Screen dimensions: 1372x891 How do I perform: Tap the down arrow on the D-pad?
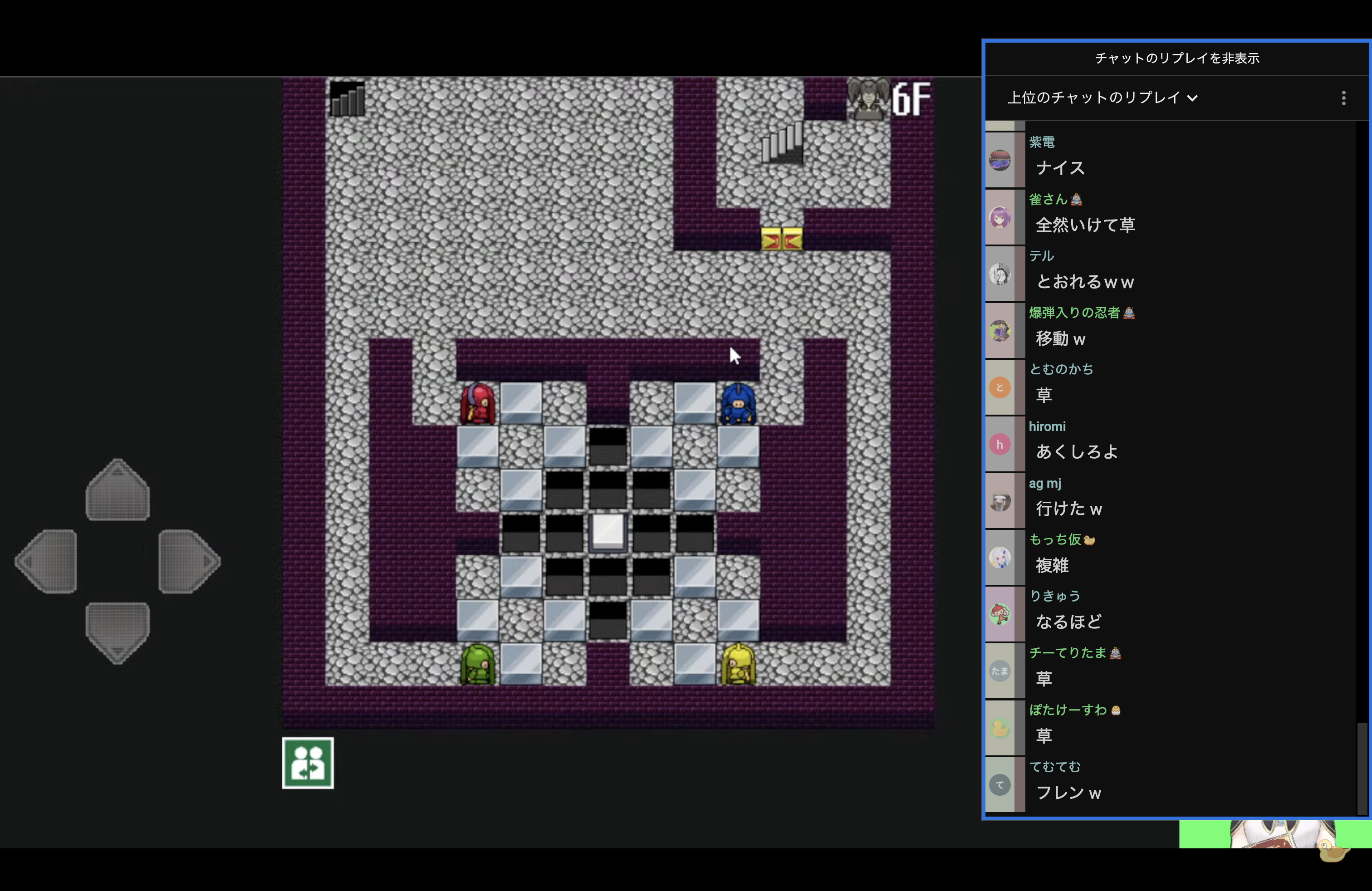[x=118, y=632]
